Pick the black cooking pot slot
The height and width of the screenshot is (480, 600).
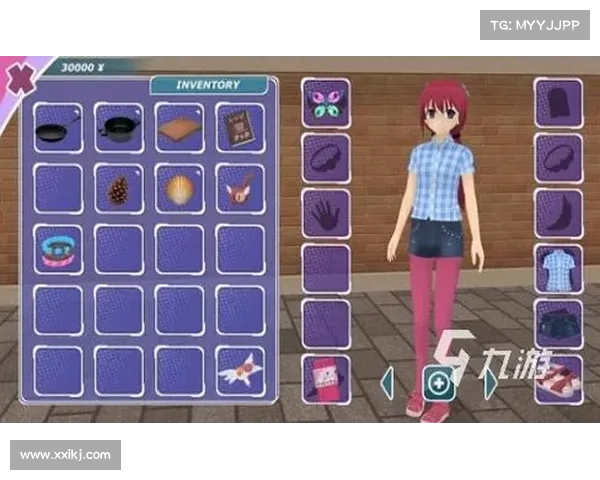[x=119, y=128]
